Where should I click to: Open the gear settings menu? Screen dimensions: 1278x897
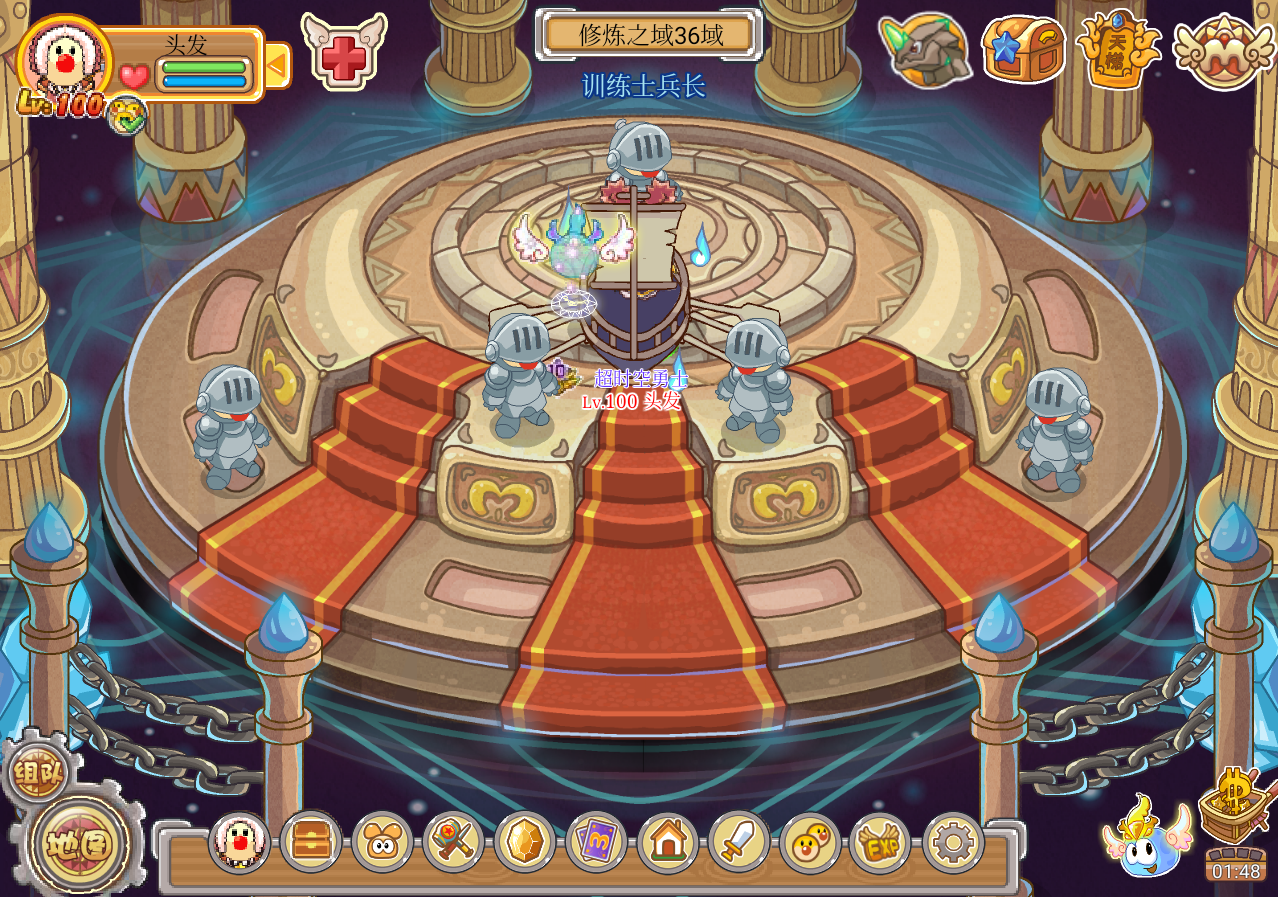pyautogui.click(x=953, y=843)
